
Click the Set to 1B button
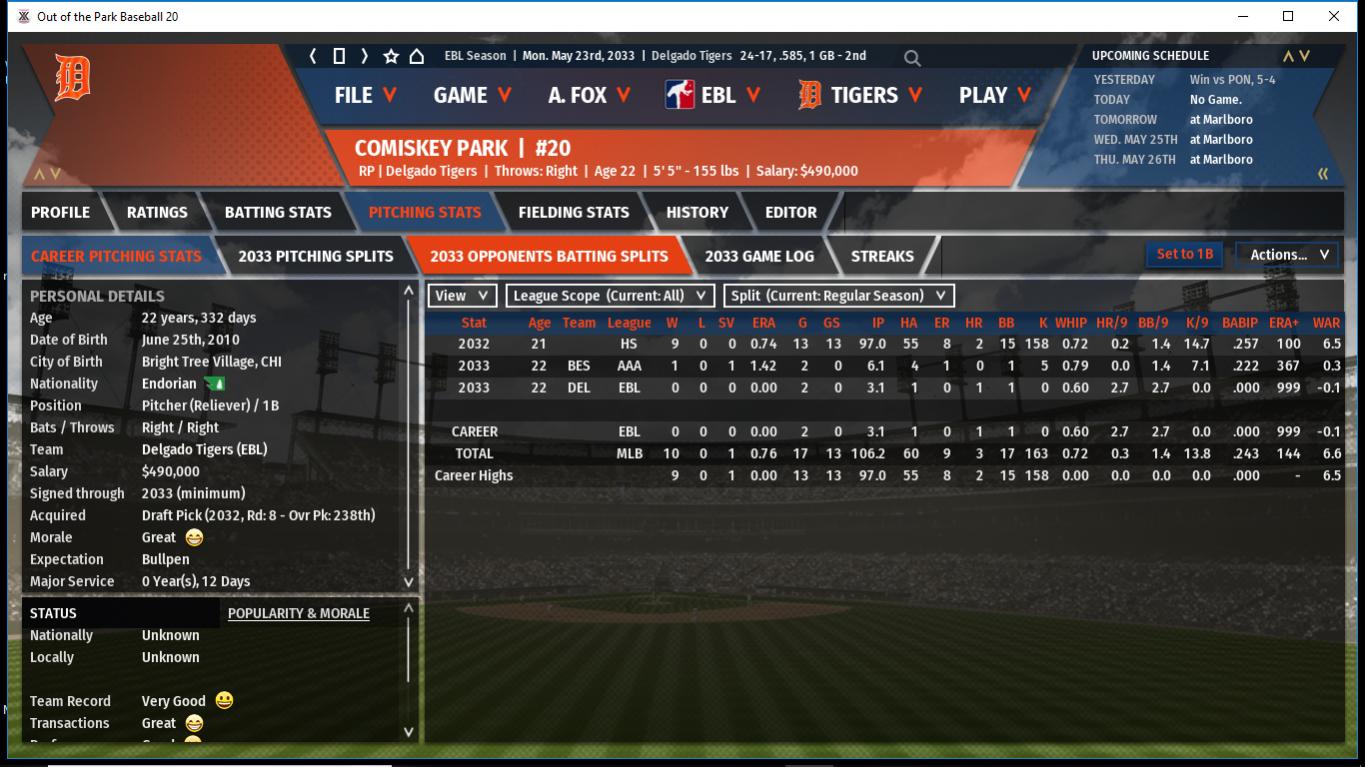(1185, 254)
